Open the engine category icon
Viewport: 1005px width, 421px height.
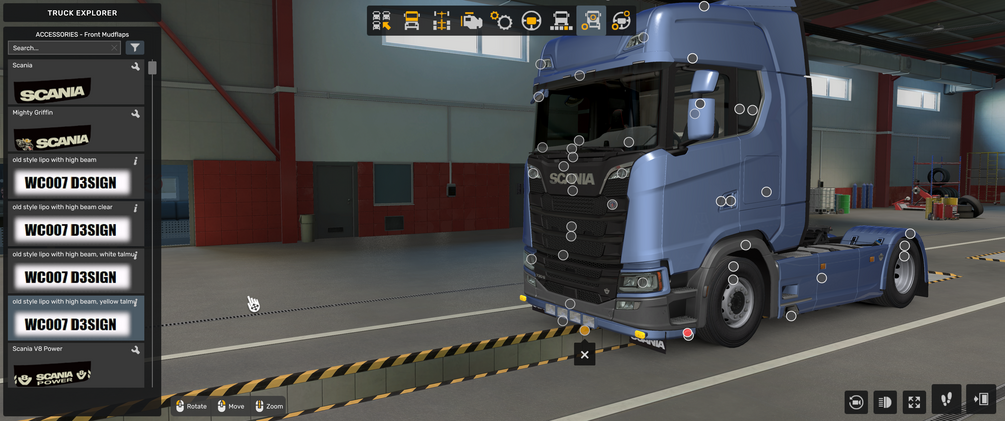pos(471,21)
